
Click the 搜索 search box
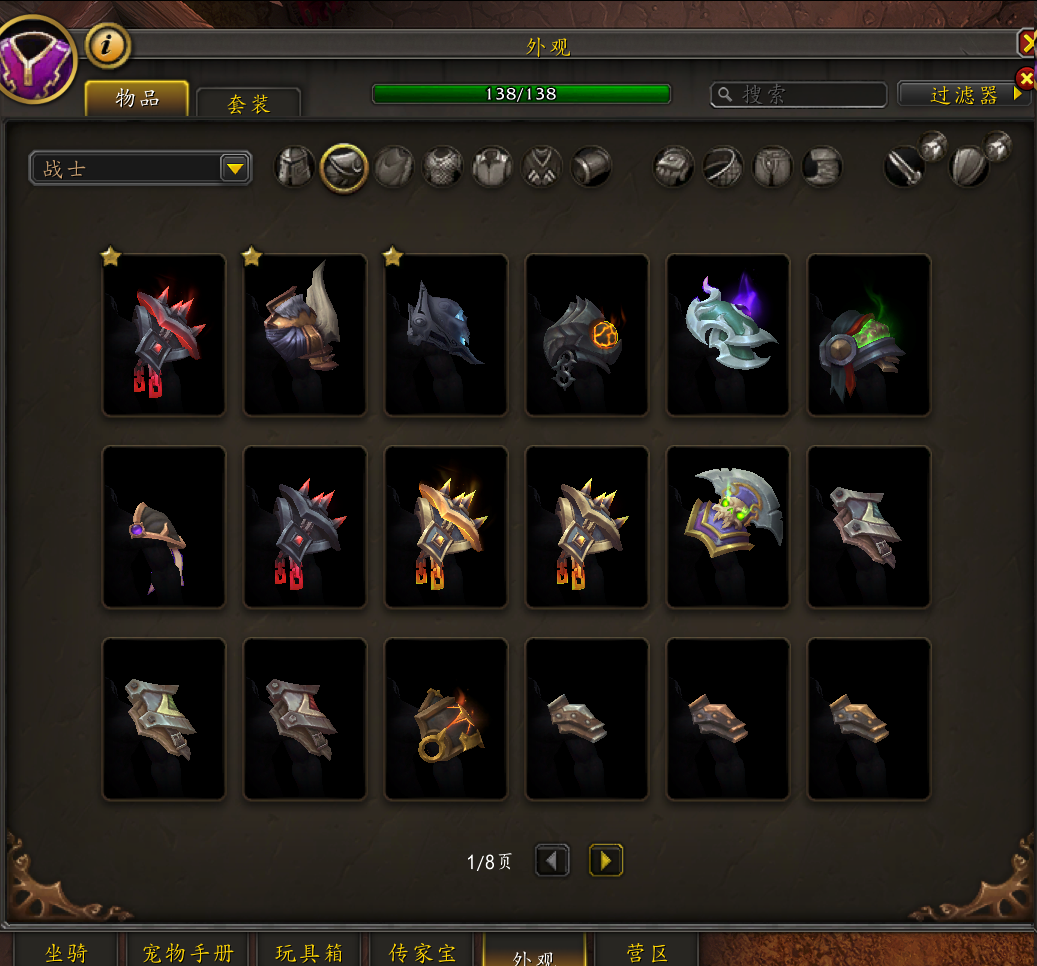click(798, 94)
